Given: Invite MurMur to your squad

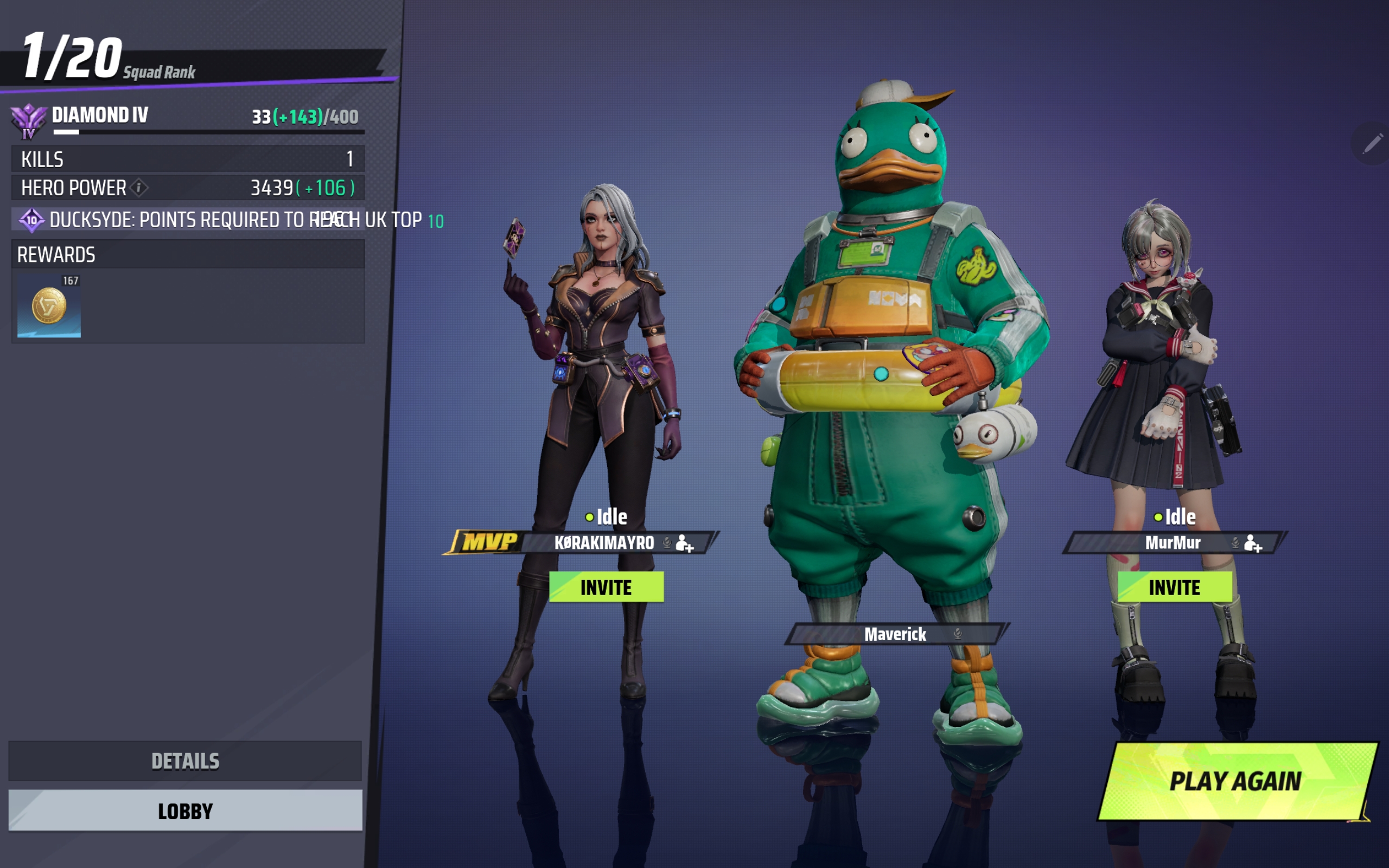Looking at the screenshot, I should pyautogui.click(x=1174, y=588).
